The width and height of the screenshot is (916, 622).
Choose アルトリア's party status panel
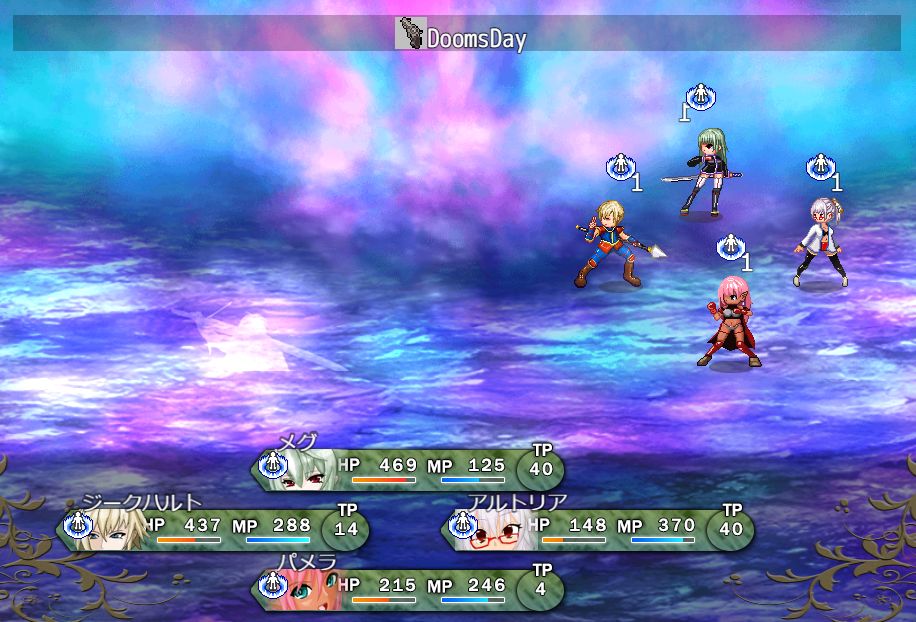[x=598, y=529]
